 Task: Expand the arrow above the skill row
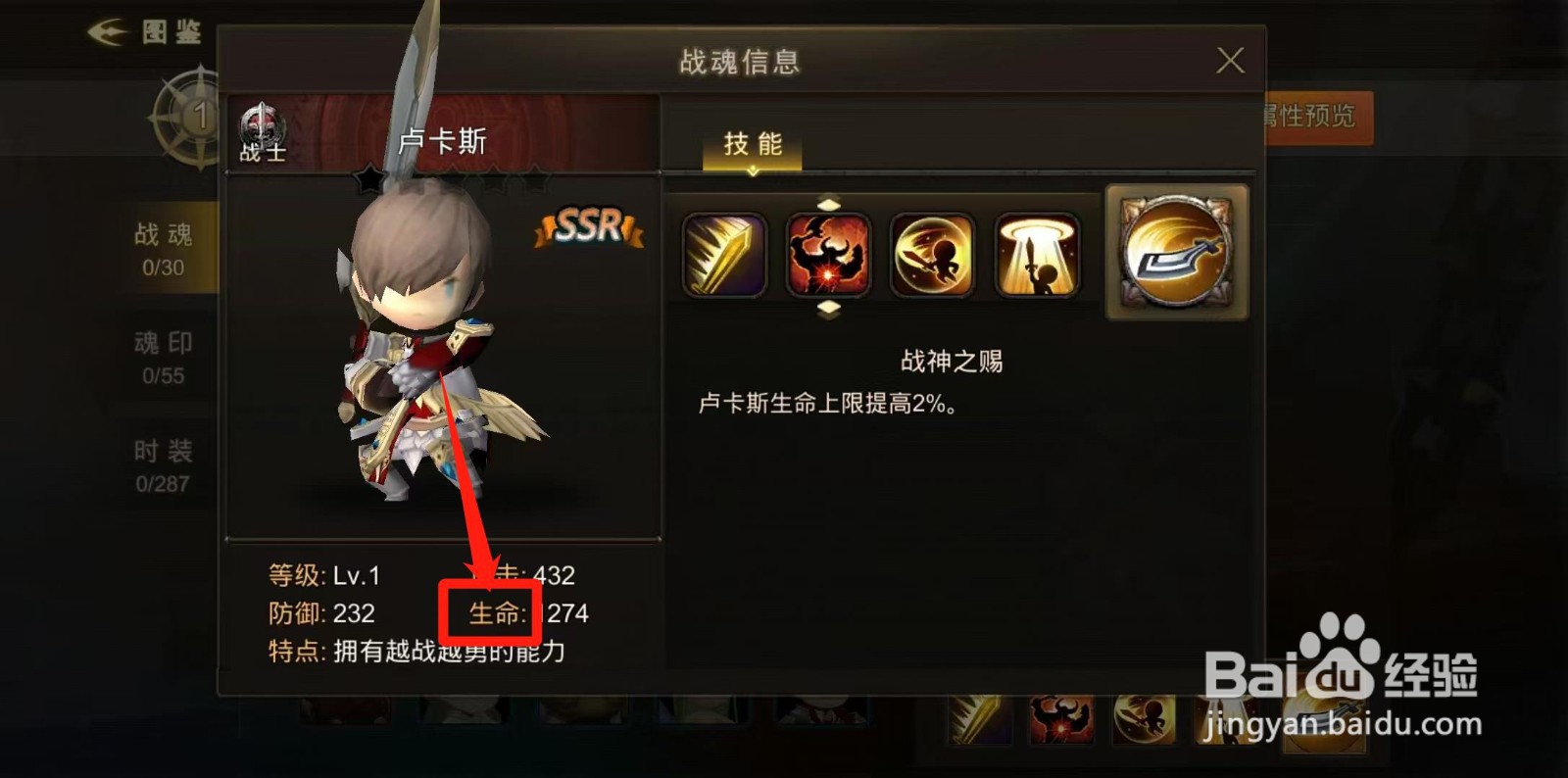[x=829, y=203]
